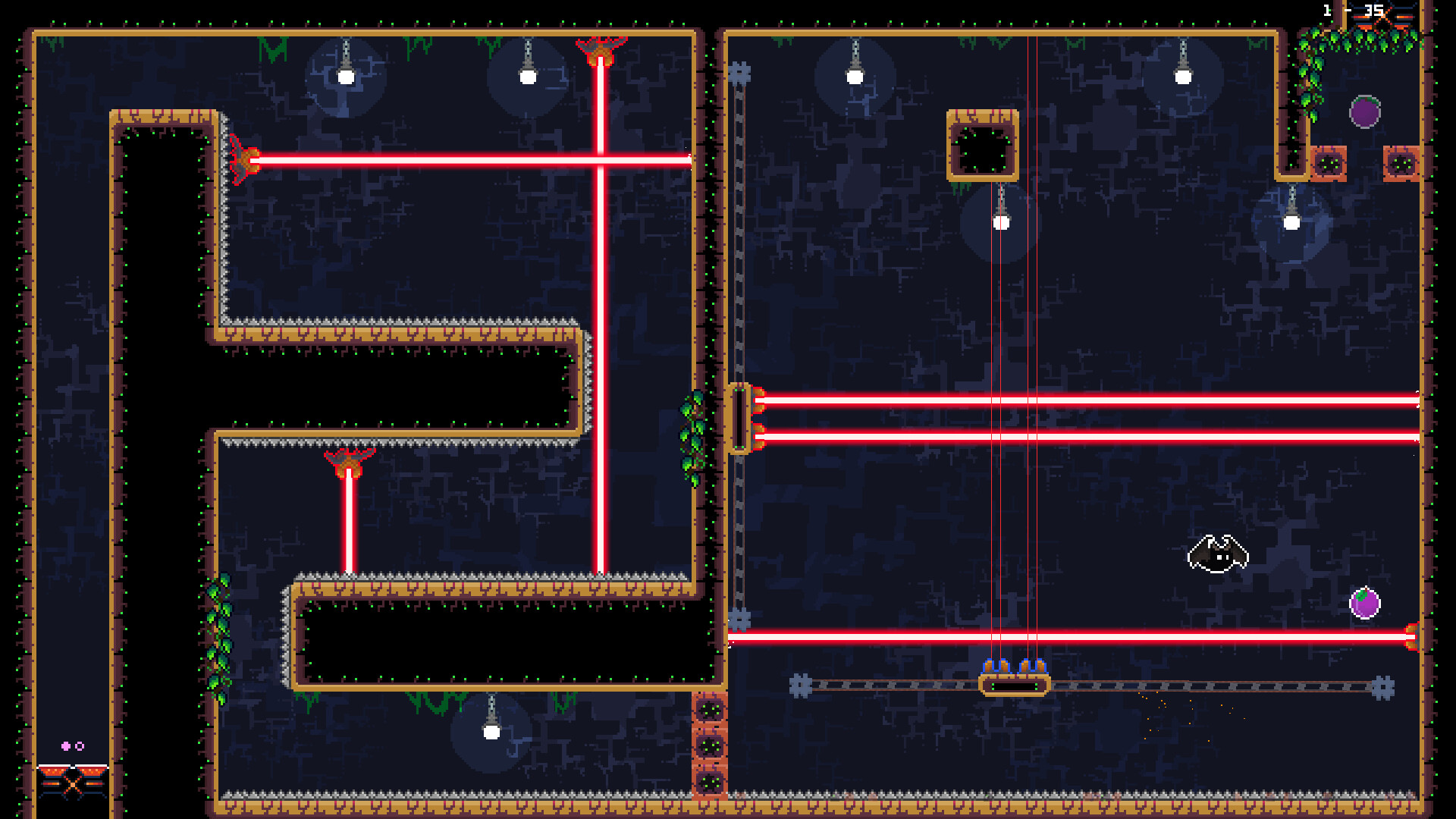This screenshot has height=819, width=1456.
Task: Click the laser bat firing the long vertical beam
Action: point(599,49)
